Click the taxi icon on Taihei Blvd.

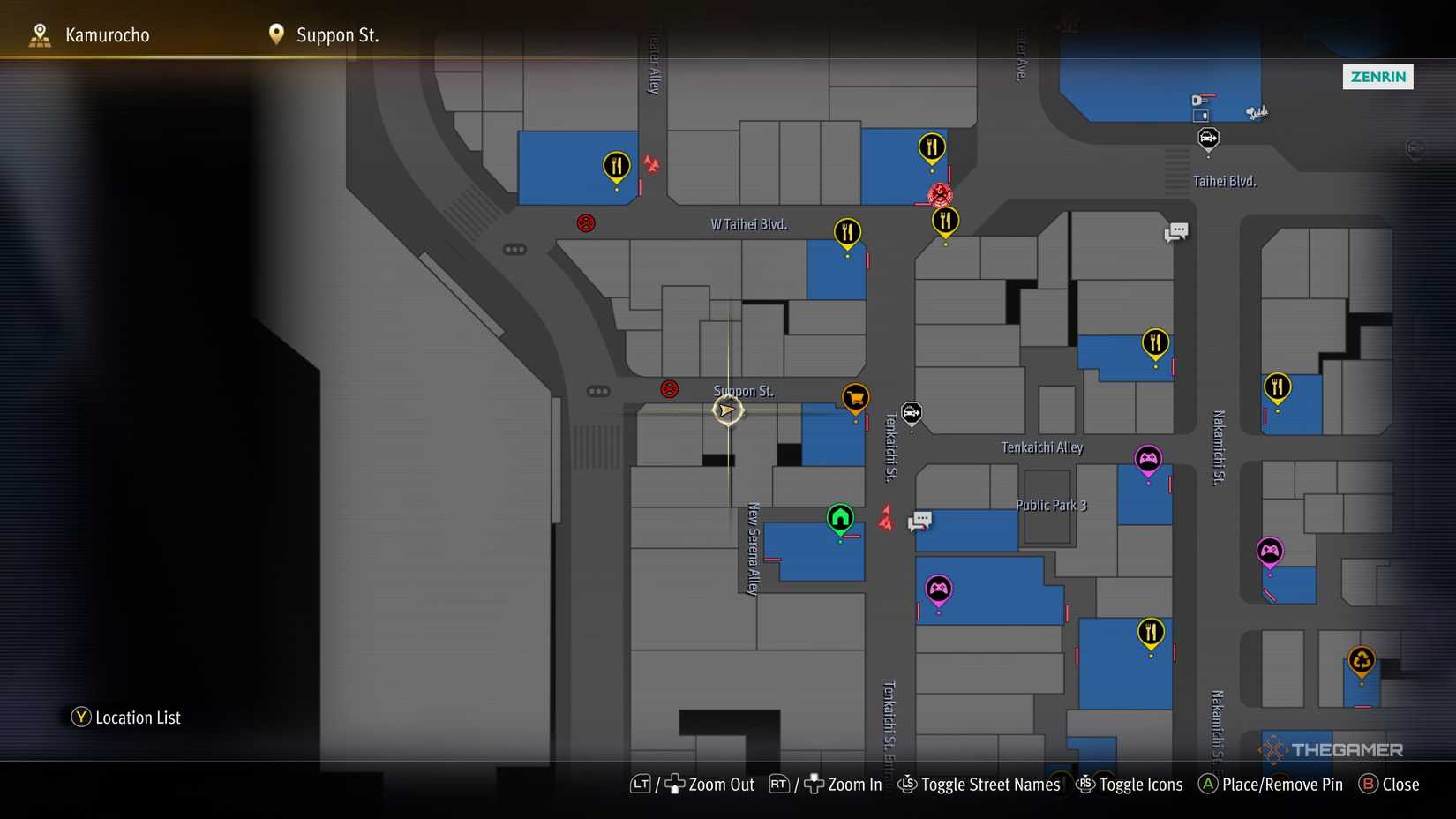(x=1207, y=138)
